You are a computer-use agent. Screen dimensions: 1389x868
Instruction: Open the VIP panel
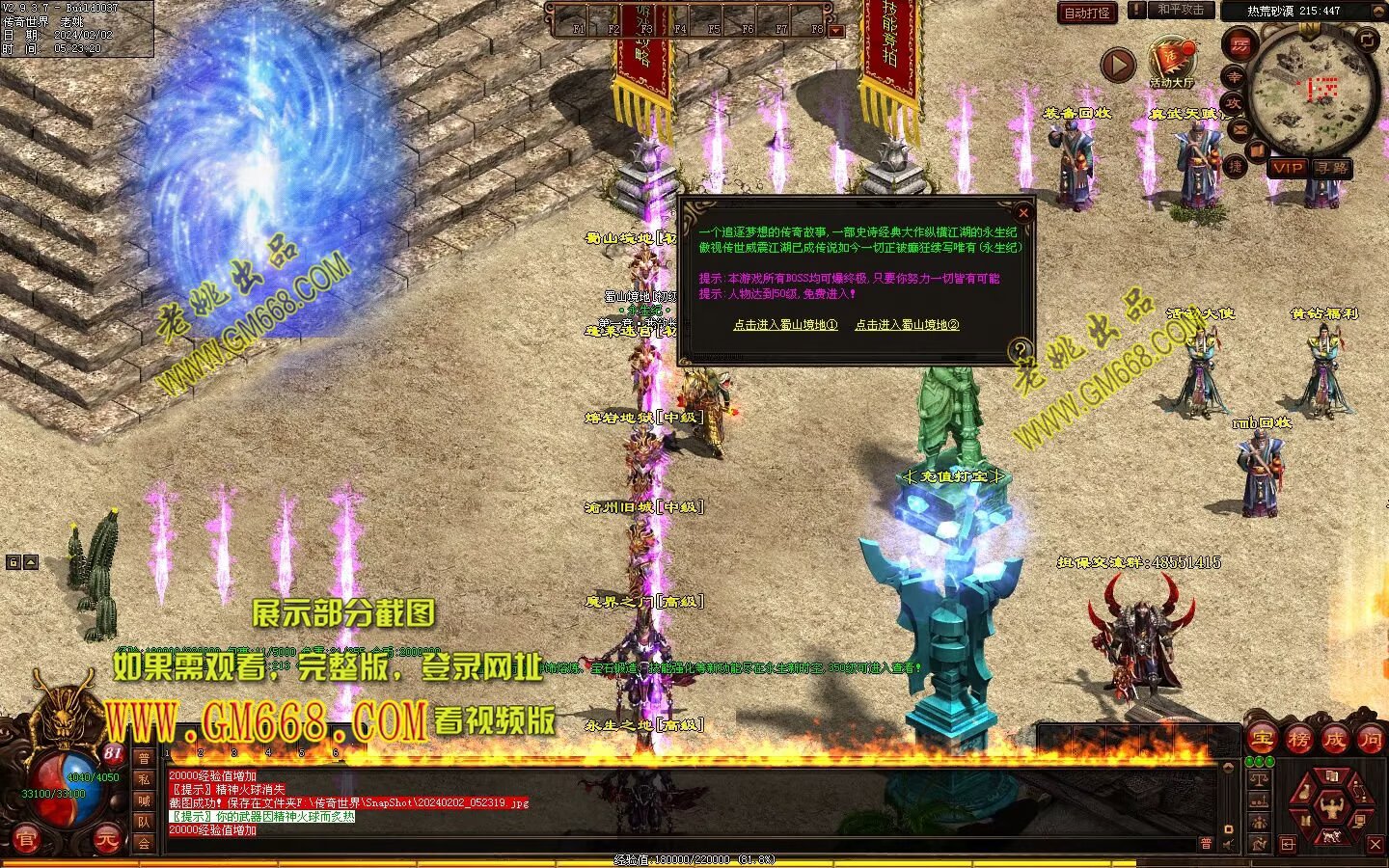(1287, 168)
